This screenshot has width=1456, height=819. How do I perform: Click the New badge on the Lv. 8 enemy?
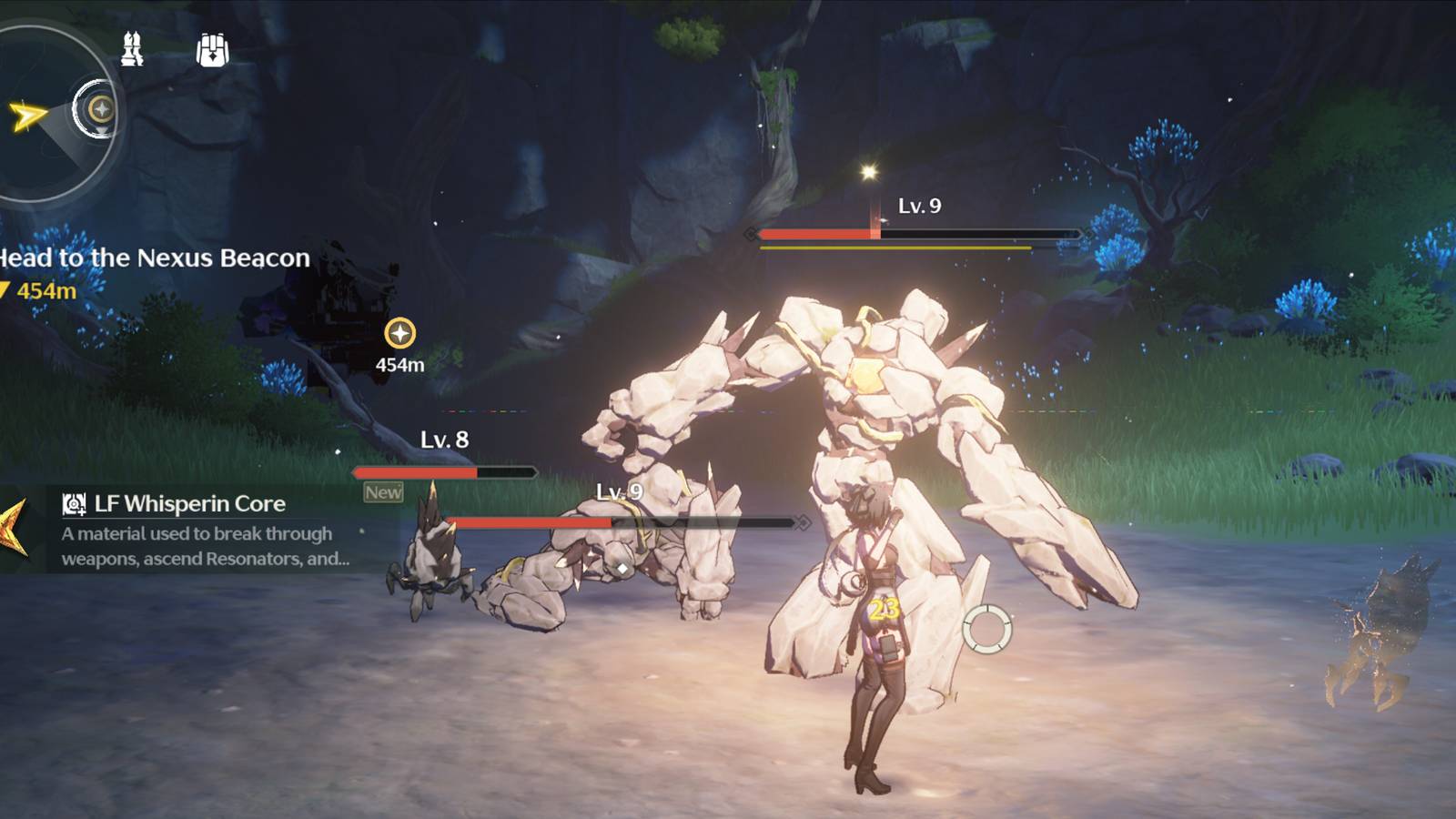(x=386, y=491)
